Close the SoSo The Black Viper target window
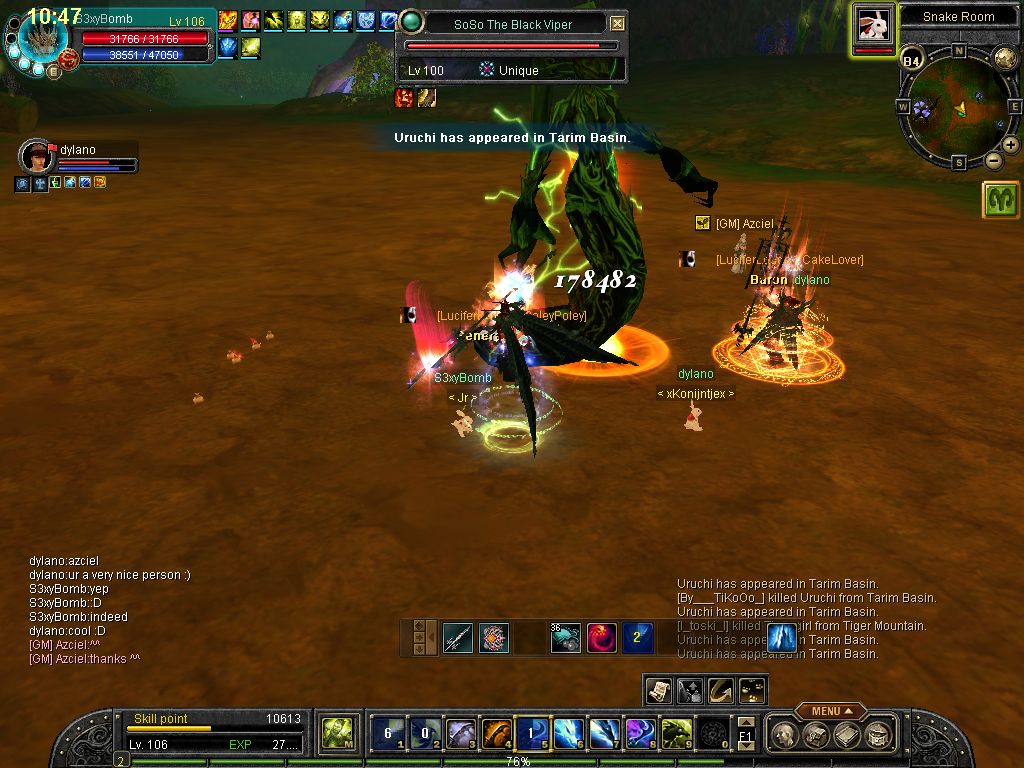The width and height of the screenshot is (1024, 768). [x=618, y=23]
